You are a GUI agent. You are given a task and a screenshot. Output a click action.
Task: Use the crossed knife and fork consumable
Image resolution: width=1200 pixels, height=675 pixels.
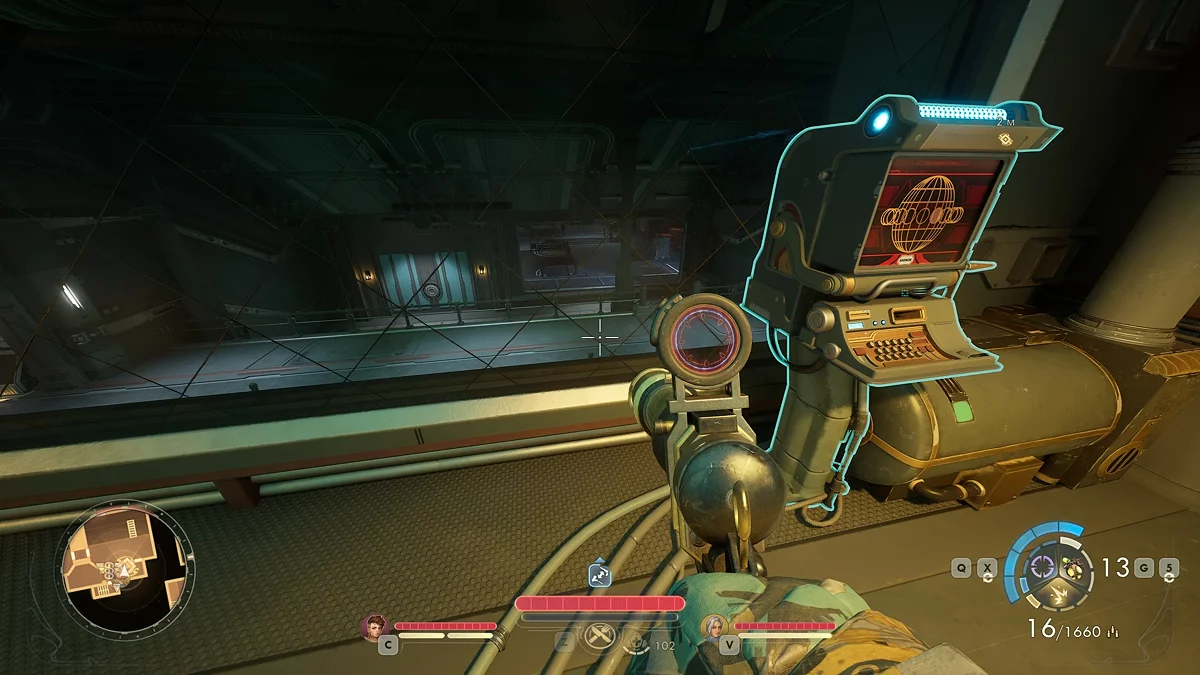tap(599, 634)
